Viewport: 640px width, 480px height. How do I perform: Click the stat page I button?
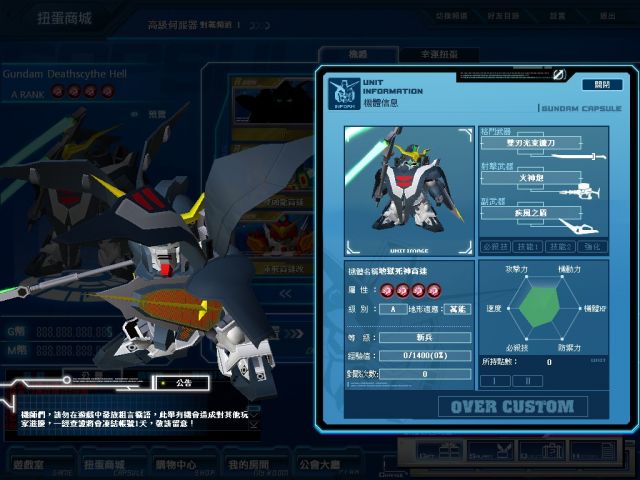pos(496,380)
